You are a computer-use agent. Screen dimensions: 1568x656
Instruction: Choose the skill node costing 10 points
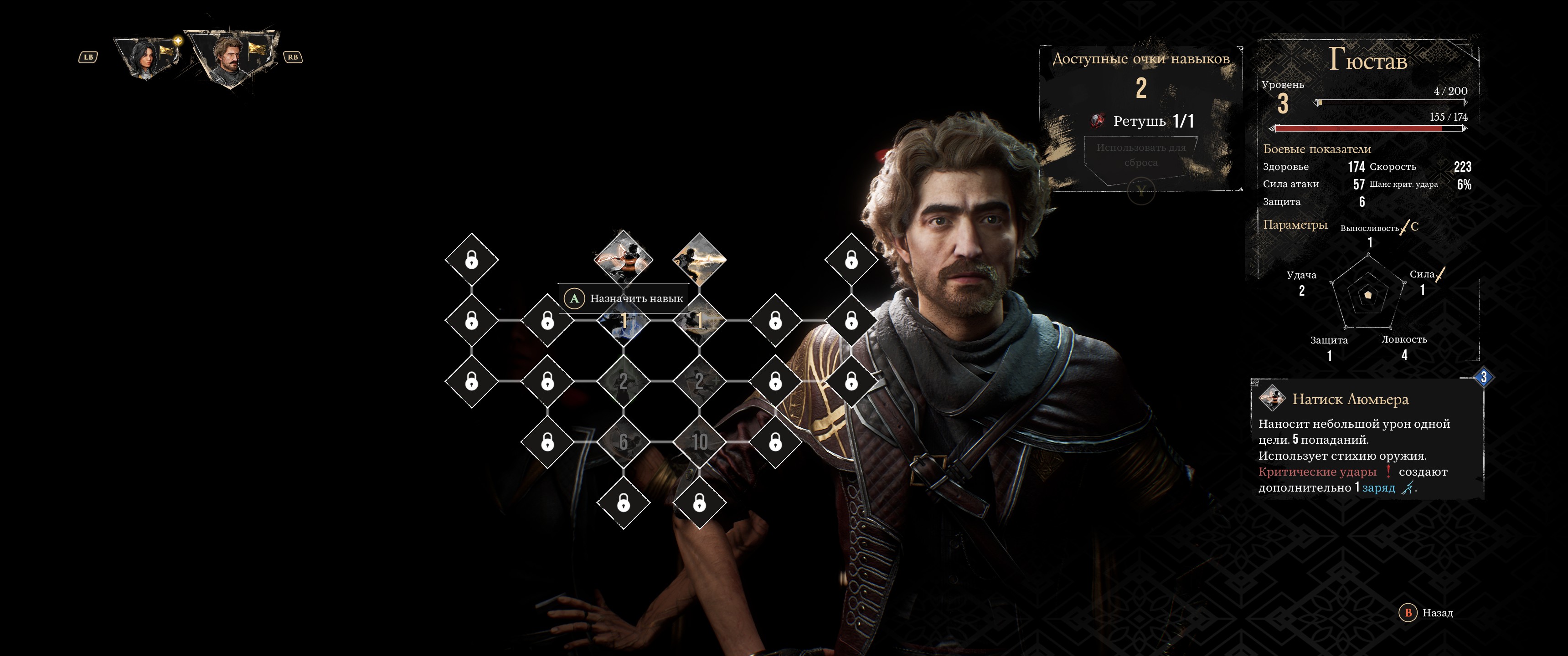pos(699,442)
